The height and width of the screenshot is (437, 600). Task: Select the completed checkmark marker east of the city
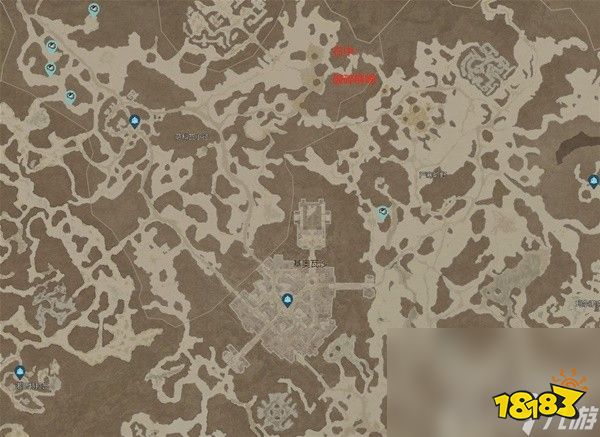(383, 212)
